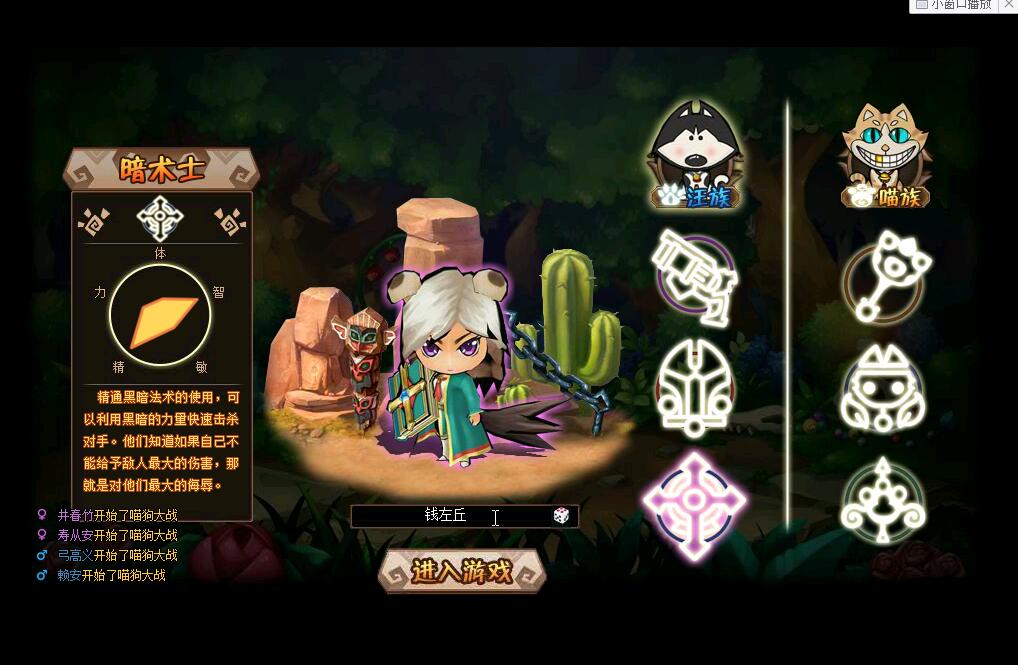The width and height of the screenshot is (1018, 665).
Task: Choose the swirl-and-spike ornament class emblem
Action: coord(883,500)
